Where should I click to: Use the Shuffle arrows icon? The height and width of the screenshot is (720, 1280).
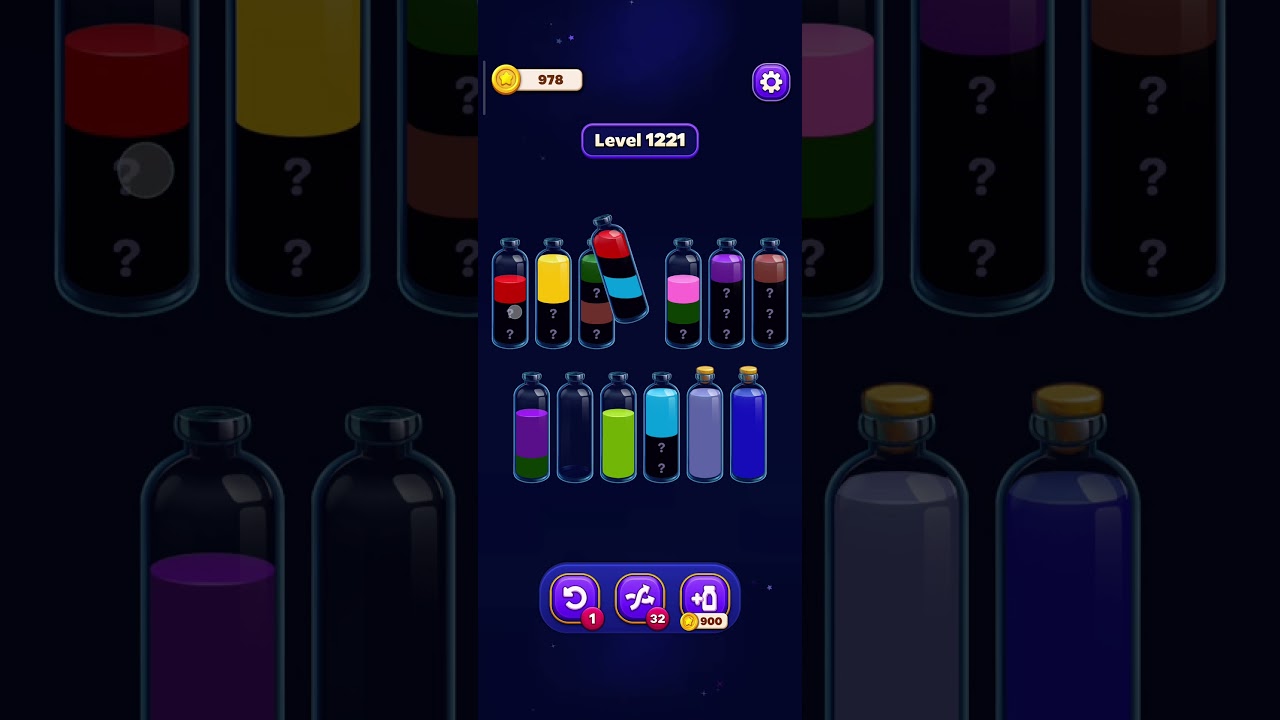pyautogui.click(x=640, y=598)
